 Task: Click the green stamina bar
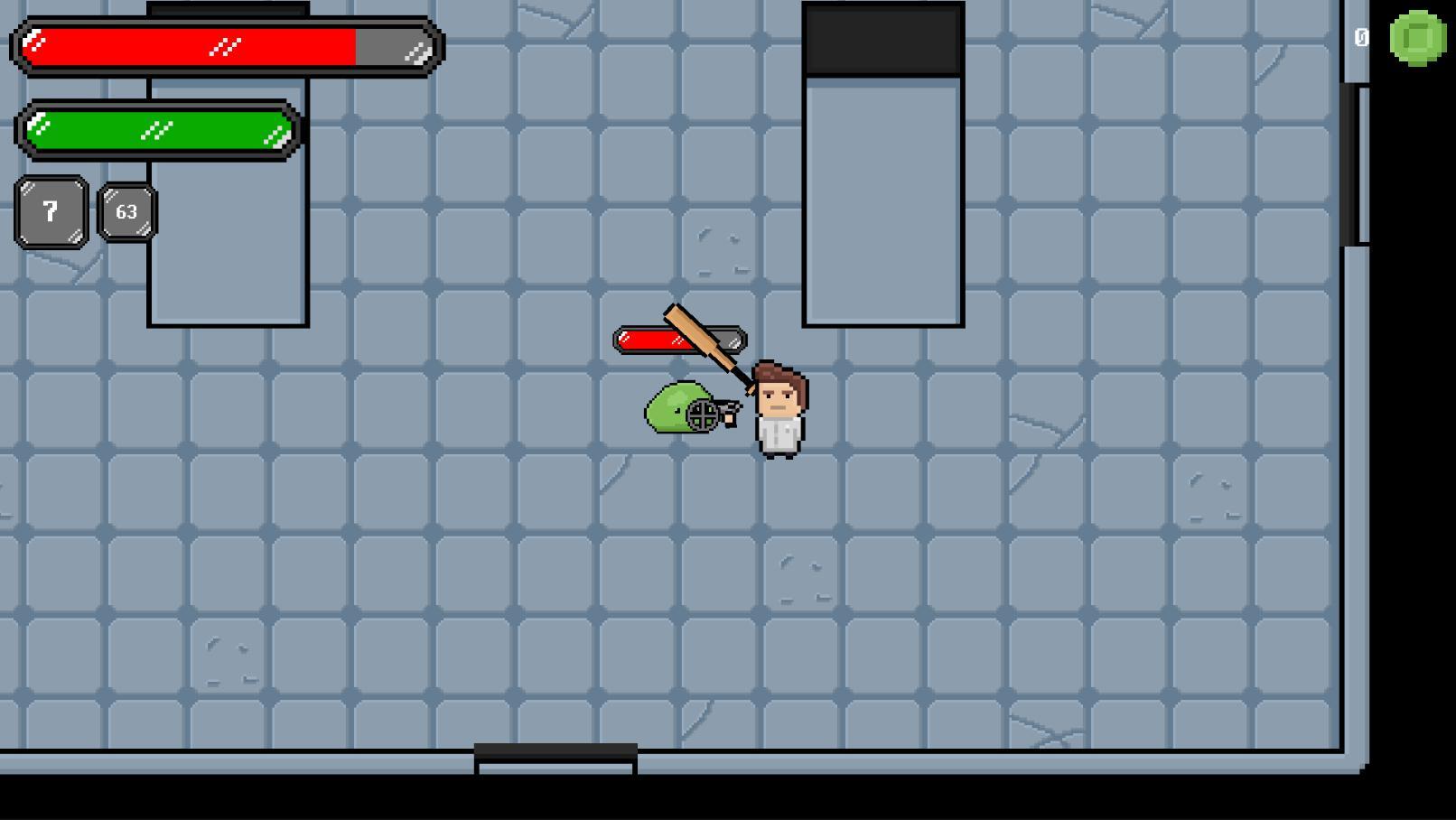coord(158,128)
